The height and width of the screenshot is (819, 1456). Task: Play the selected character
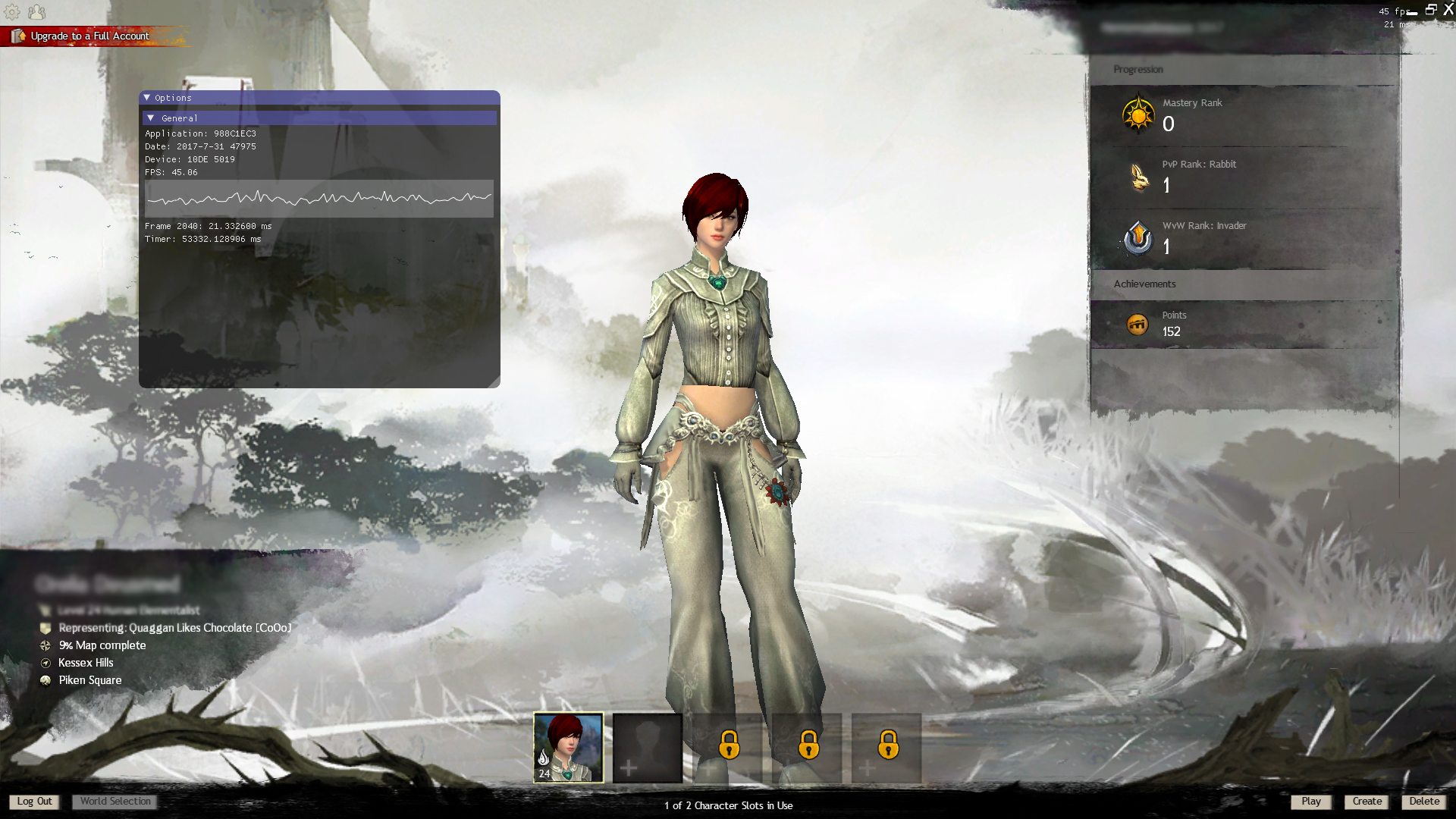[x=1310, y=802]
